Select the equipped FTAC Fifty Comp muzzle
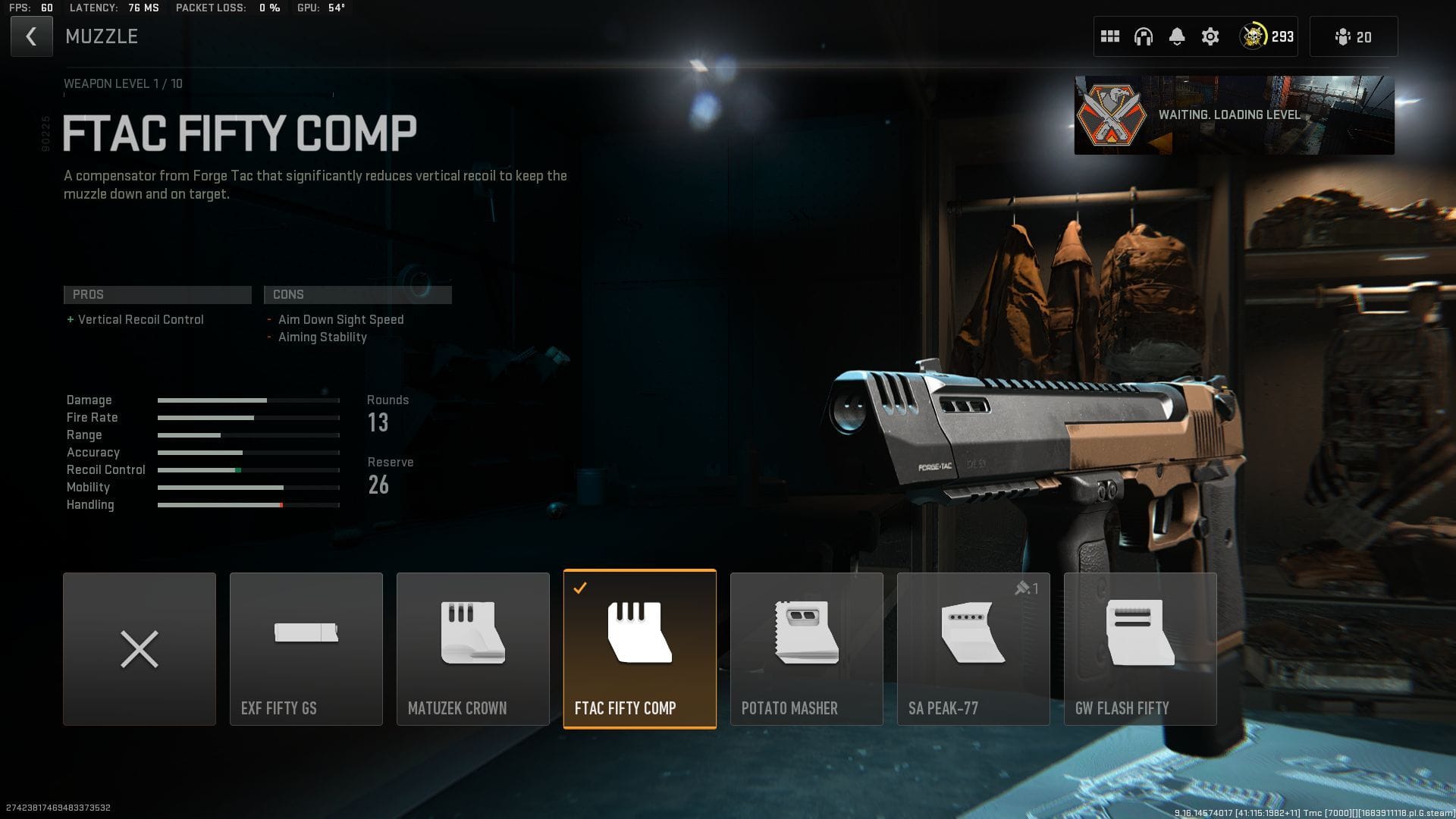 click(x=639, y=648)
